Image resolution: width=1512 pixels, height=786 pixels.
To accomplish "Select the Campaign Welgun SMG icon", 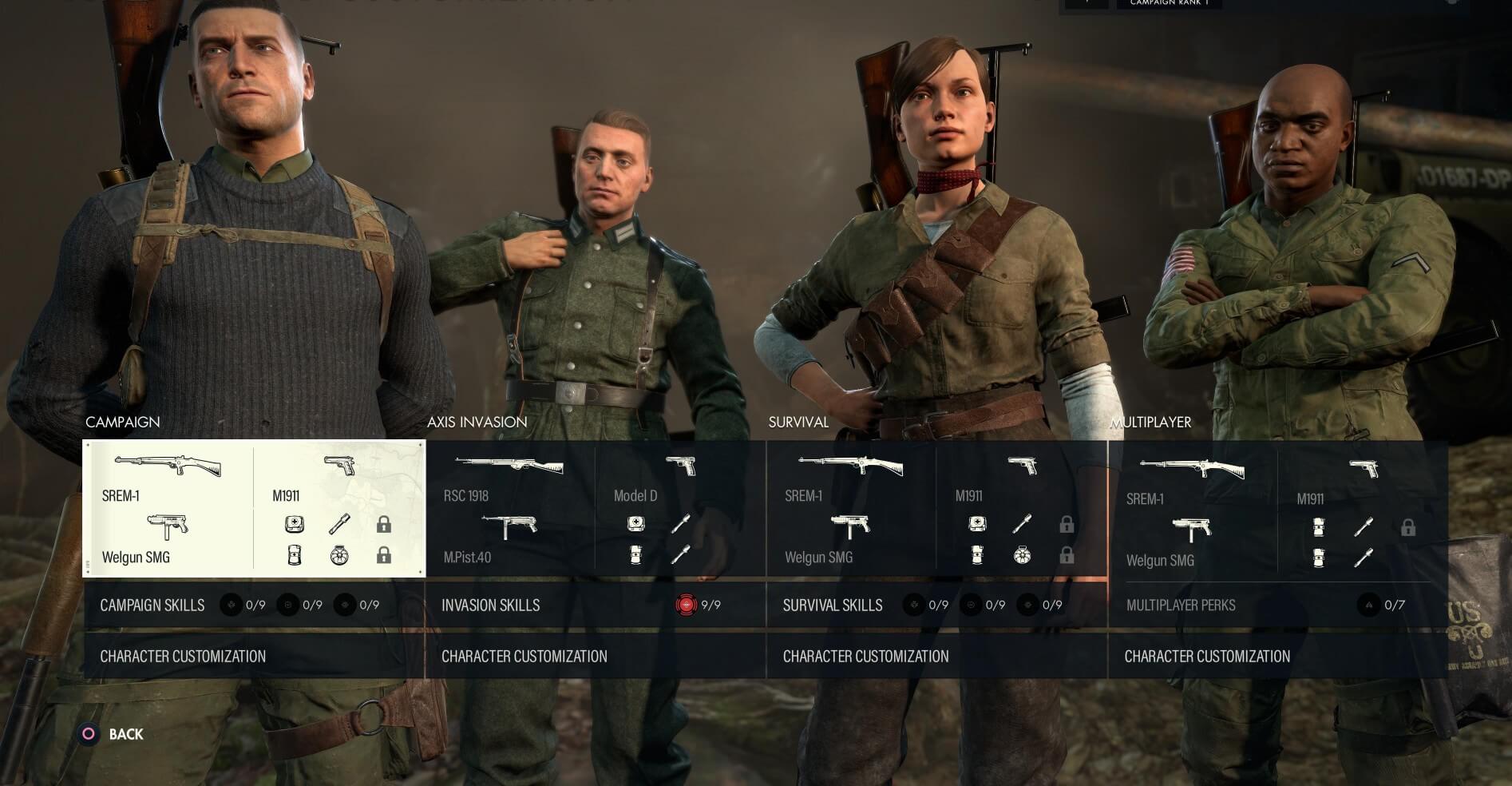I will click(168, 526).
